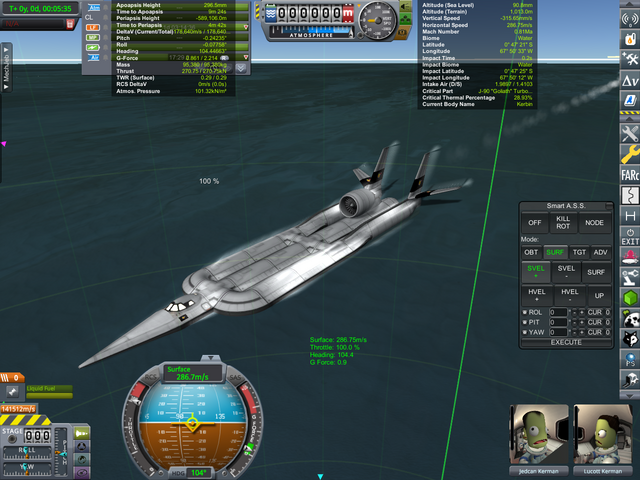Choose the TGT mode
This screenshot has height=480, width=640.
[x=578, y=252]
